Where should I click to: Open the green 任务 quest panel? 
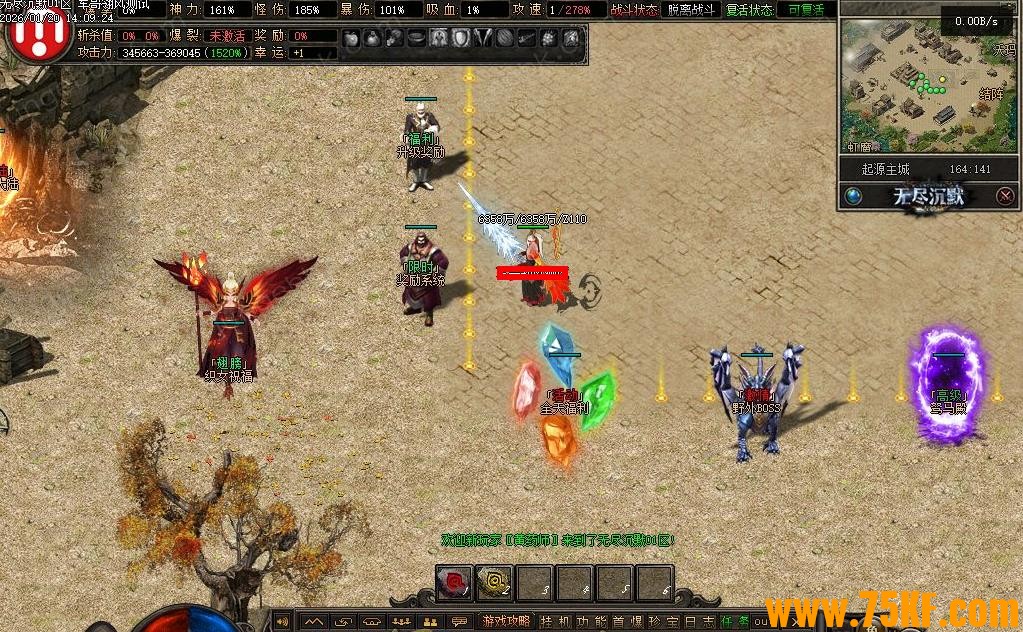[x=734, y=622]
